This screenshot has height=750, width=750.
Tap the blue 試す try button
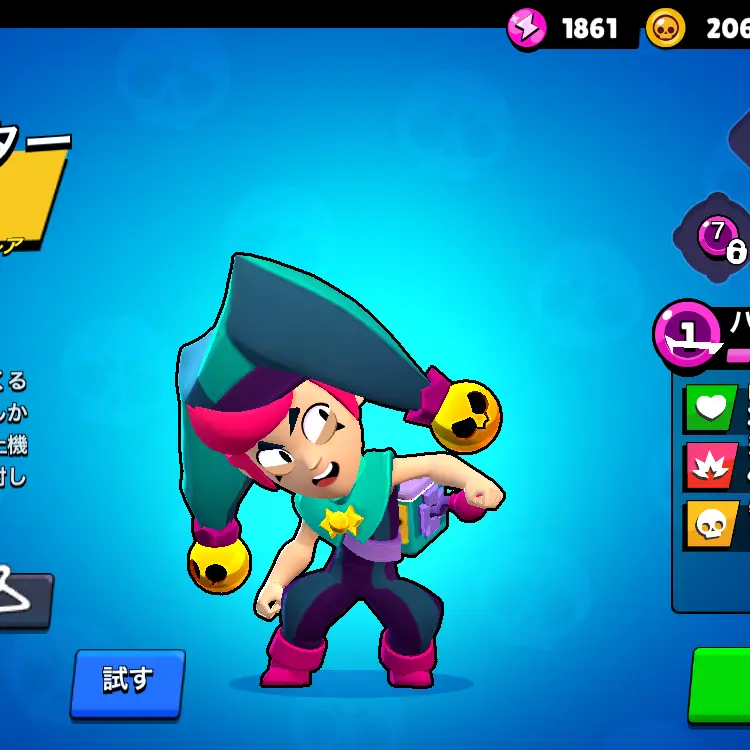(x=127, y=682)
